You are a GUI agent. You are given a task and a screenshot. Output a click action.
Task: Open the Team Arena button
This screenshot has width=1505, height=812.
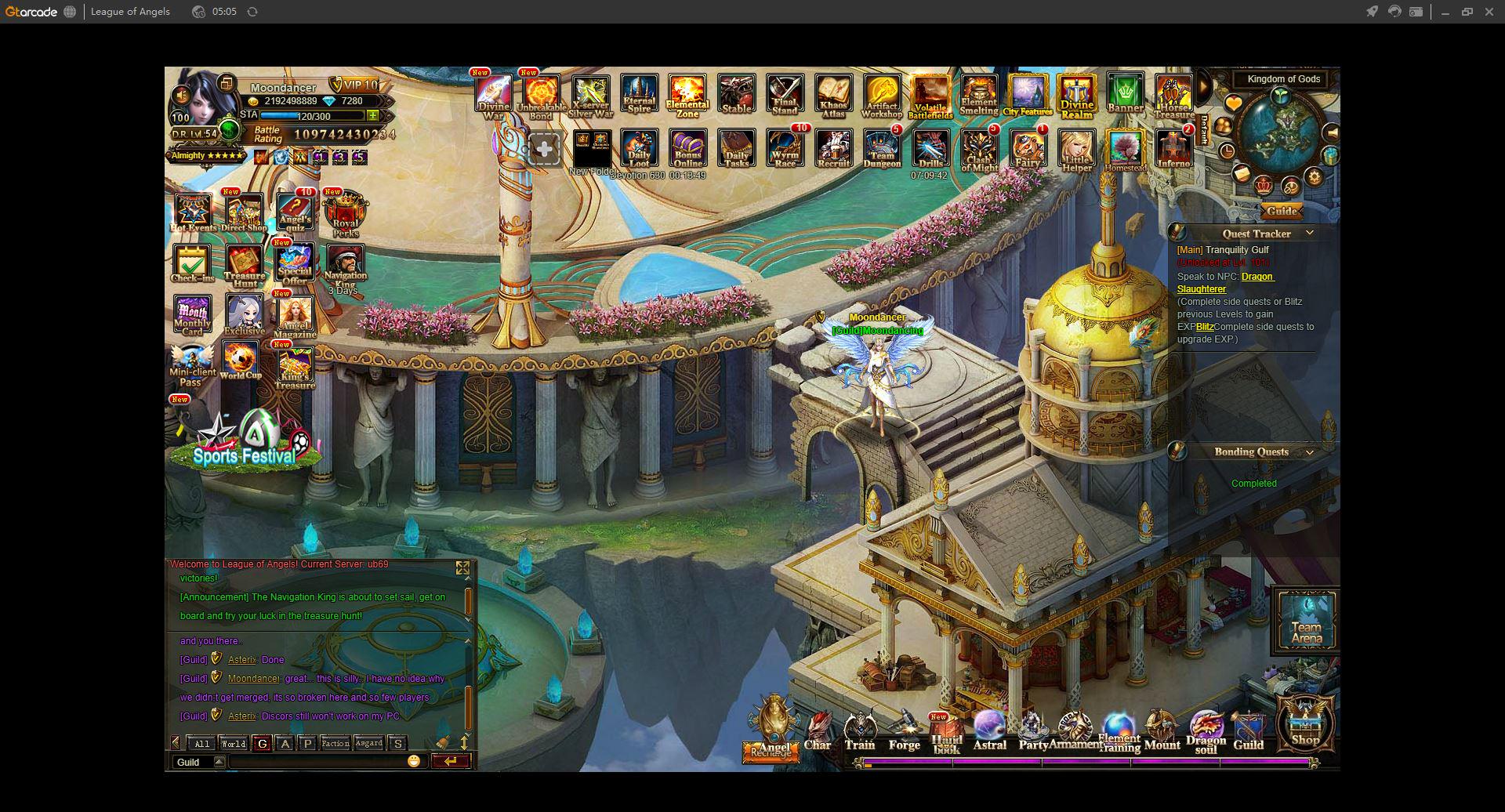click(x=1306, y=620)
